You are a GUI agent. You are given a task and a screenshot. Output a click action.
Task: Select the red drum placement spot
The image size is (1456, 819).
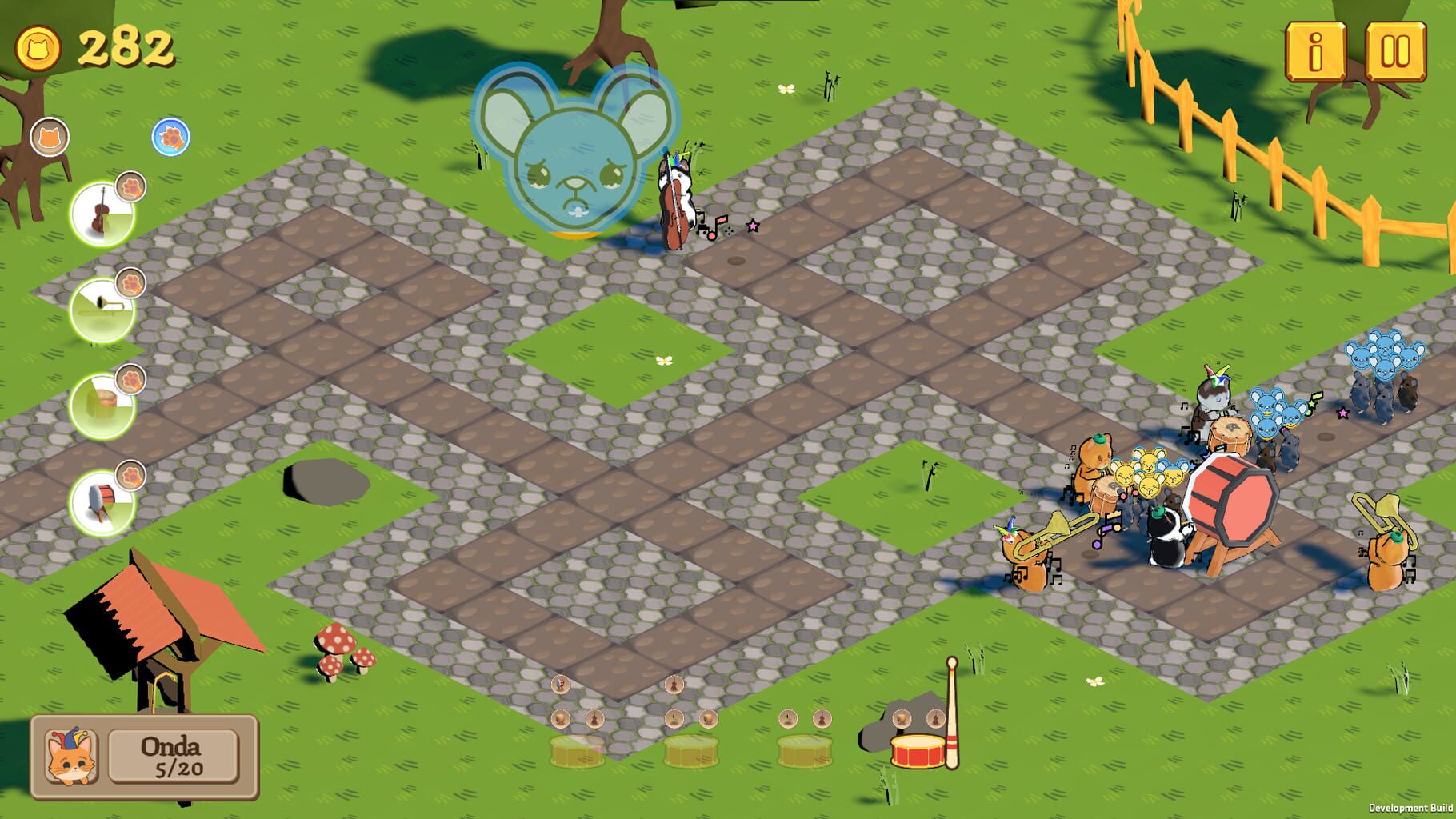(x=916, y=751)
